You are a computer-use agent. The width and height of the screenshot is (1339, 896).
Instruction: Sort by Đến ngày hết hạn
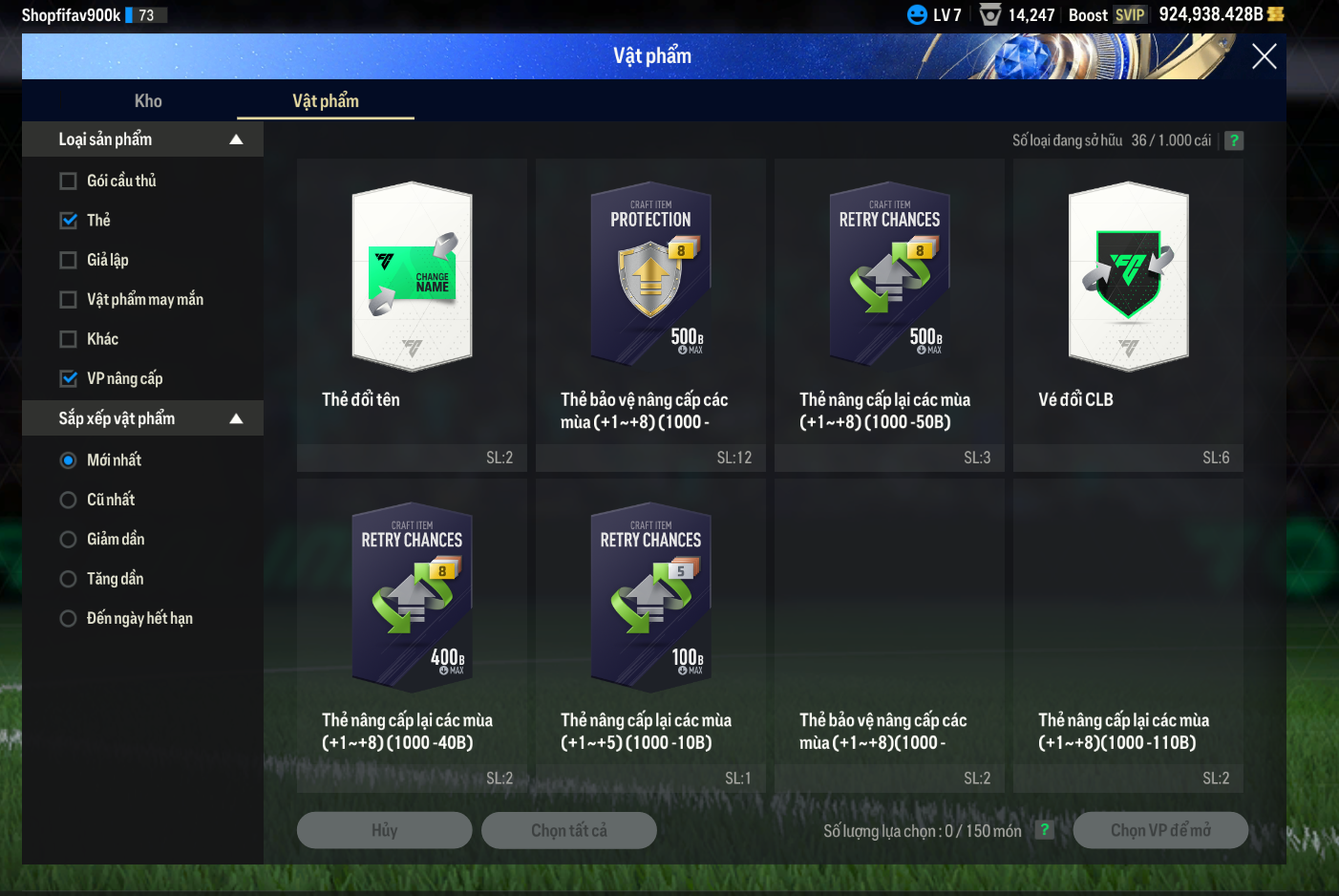tap(69, 619)
